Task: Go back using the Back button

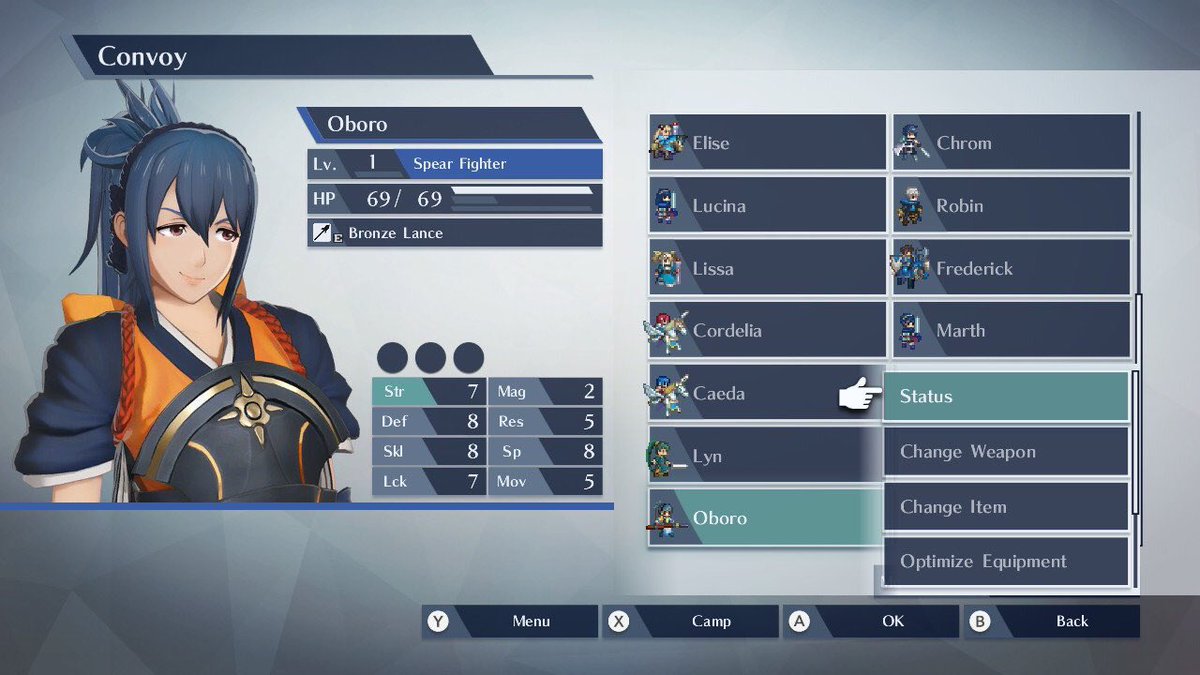Action: pos(1051,621)
